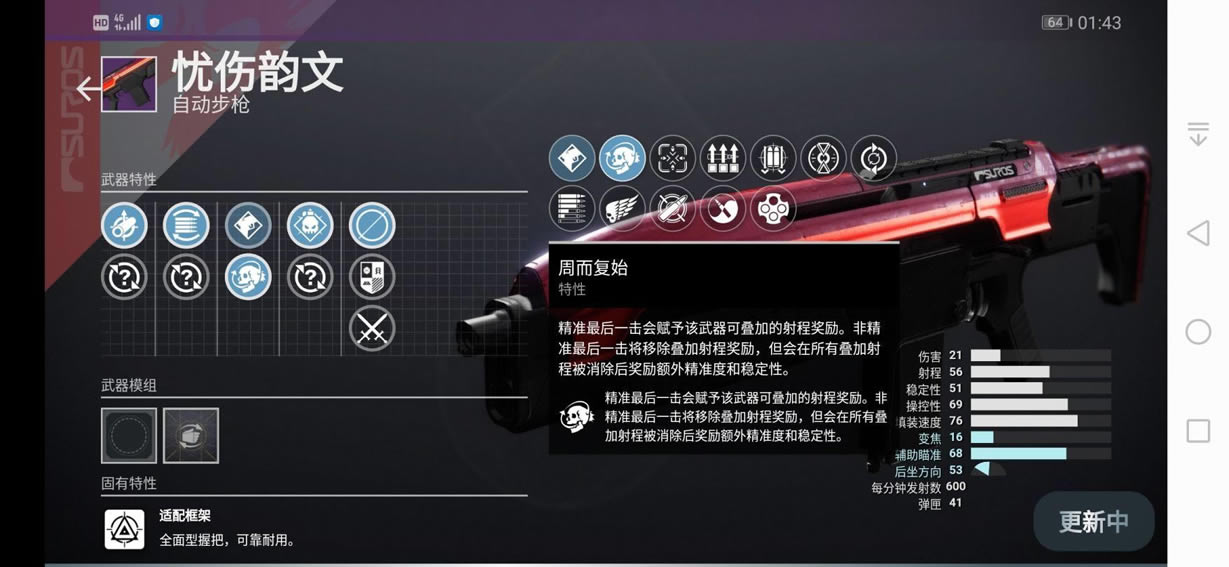Choose the converging-arrows crosshair perk
The image size is (1229, 567).
pos(673,158)
